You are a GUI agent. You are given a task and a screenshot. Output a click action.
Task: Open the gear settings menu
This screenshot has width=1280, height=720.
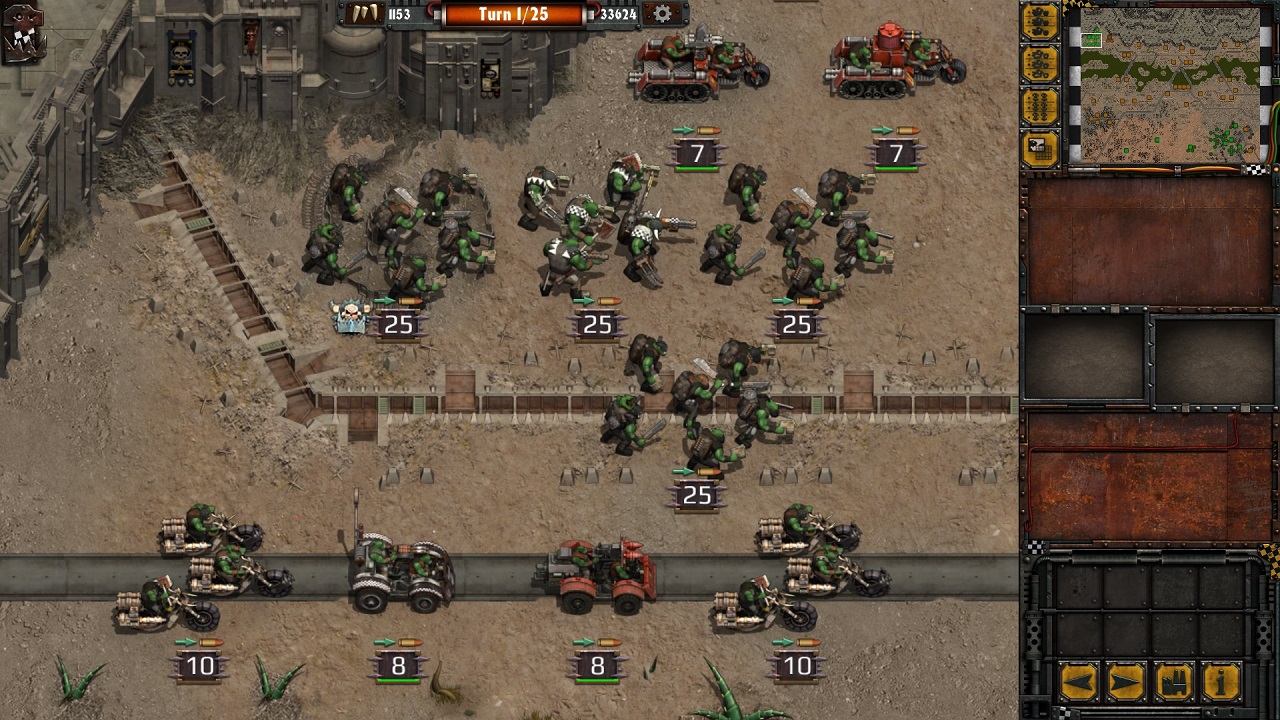(x=662, y=14)
